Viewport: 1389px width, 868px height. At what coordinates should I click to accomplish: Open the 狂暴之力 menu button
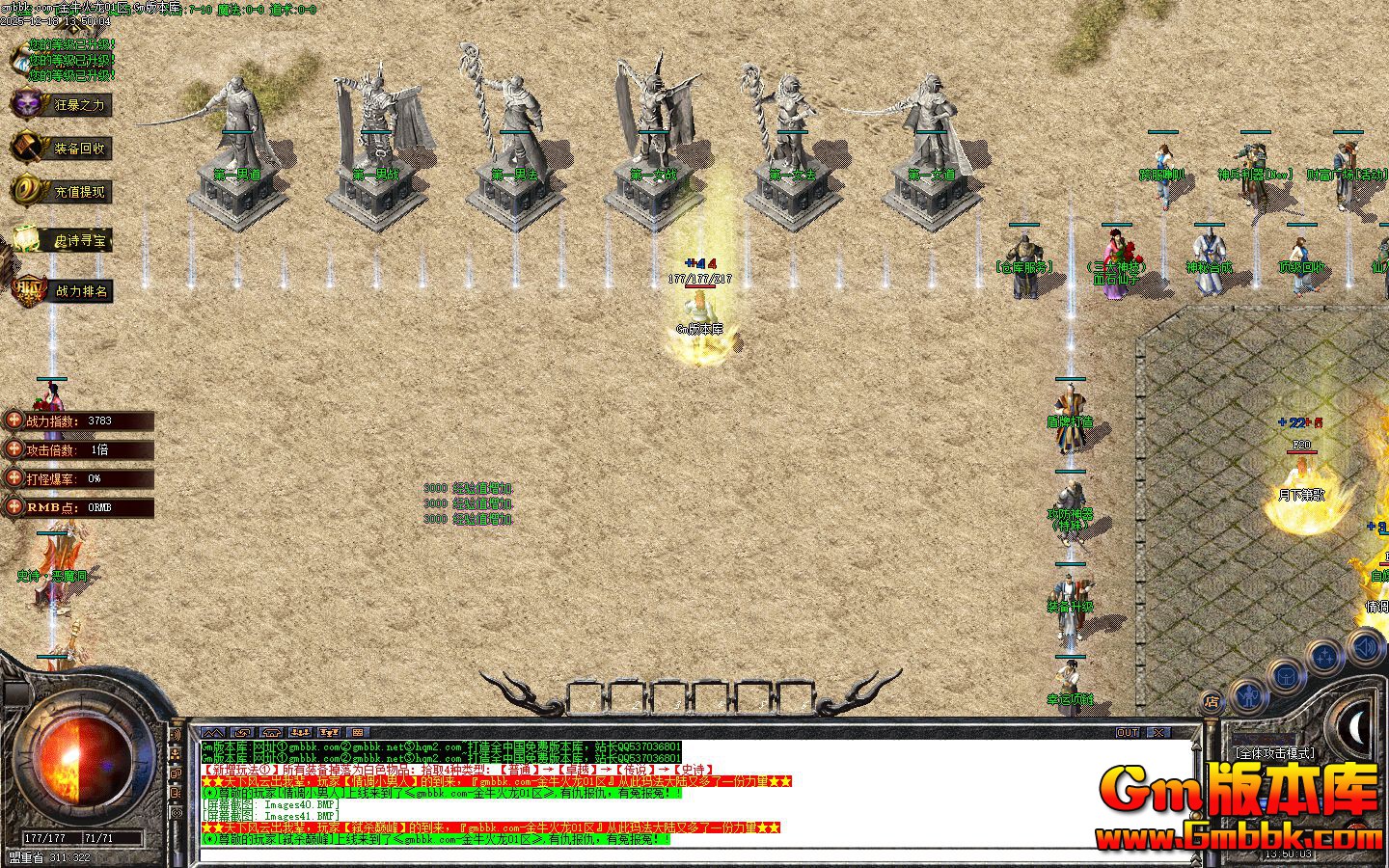click(x=60, y=104)
